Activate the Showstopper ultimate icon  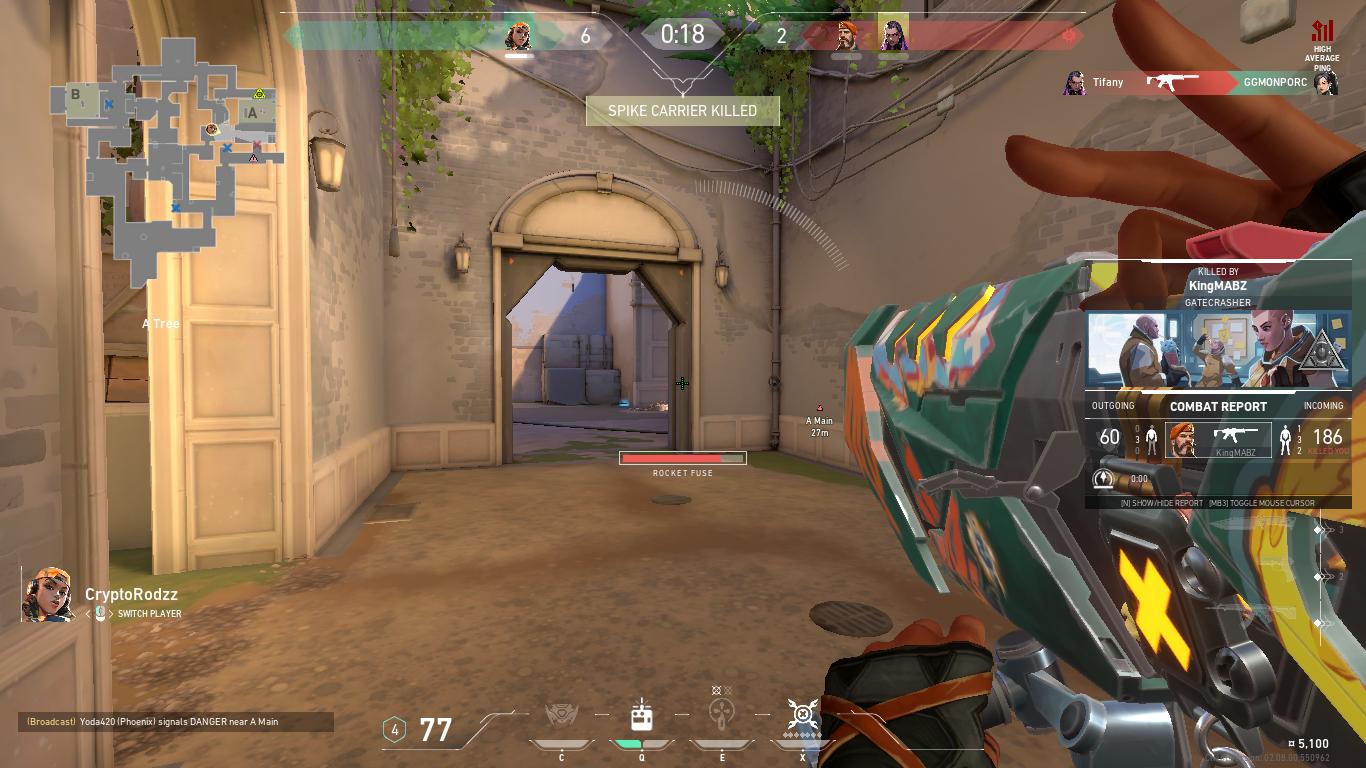click(802, 714)
